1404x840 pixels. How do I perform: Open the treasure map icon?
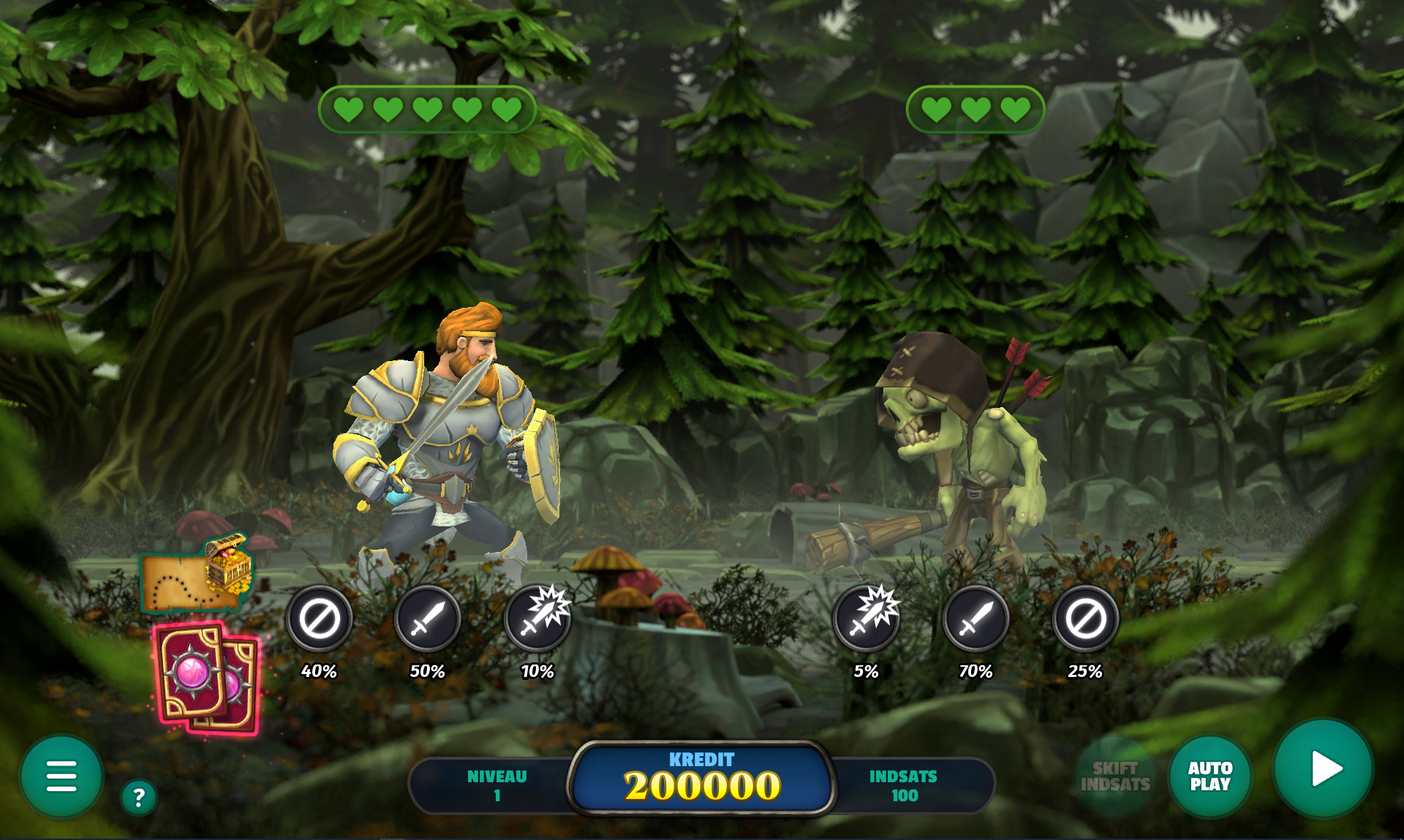point(196,574)
